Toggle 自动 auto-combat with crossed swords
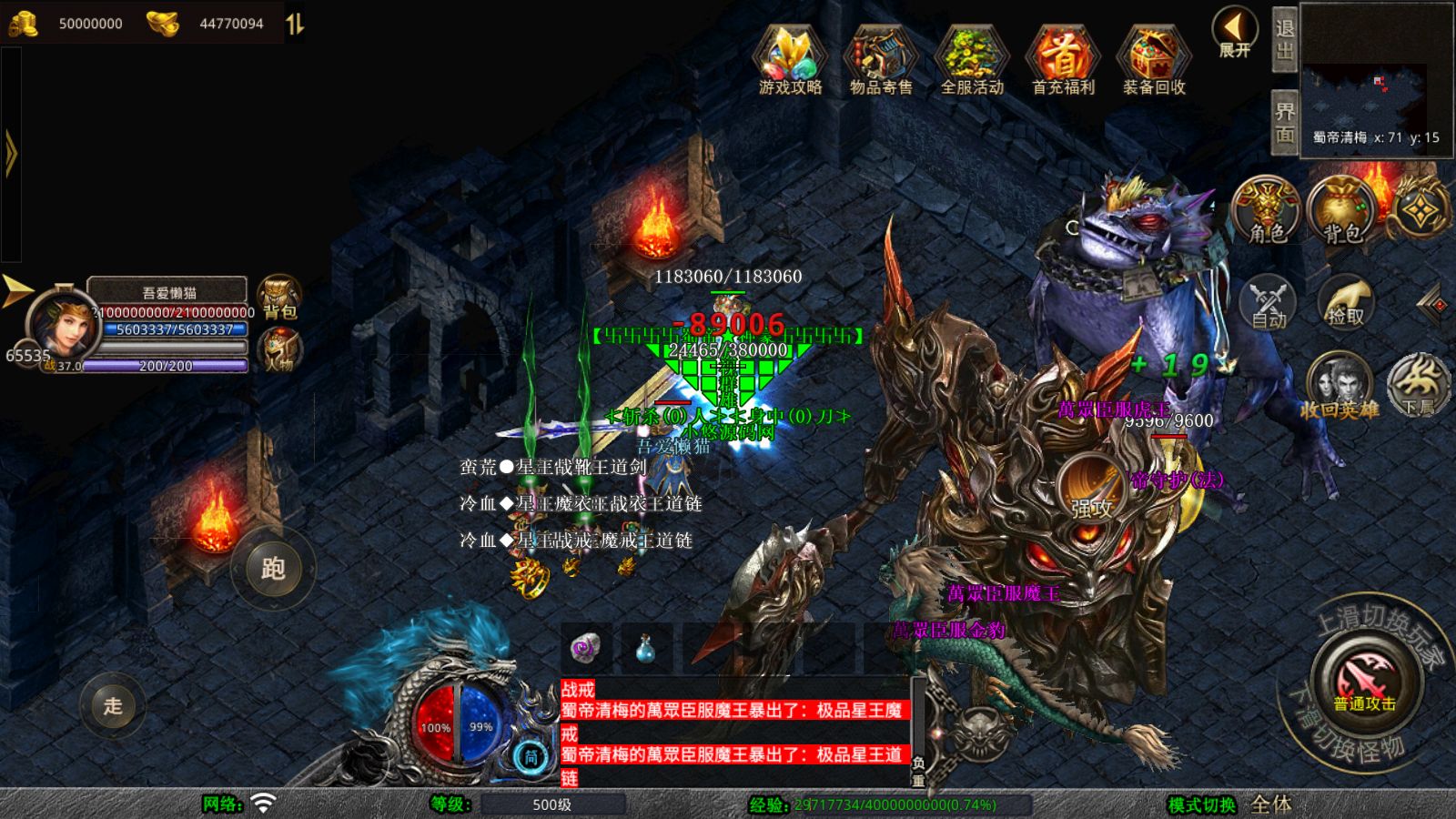 click(x=1268, y=301)
